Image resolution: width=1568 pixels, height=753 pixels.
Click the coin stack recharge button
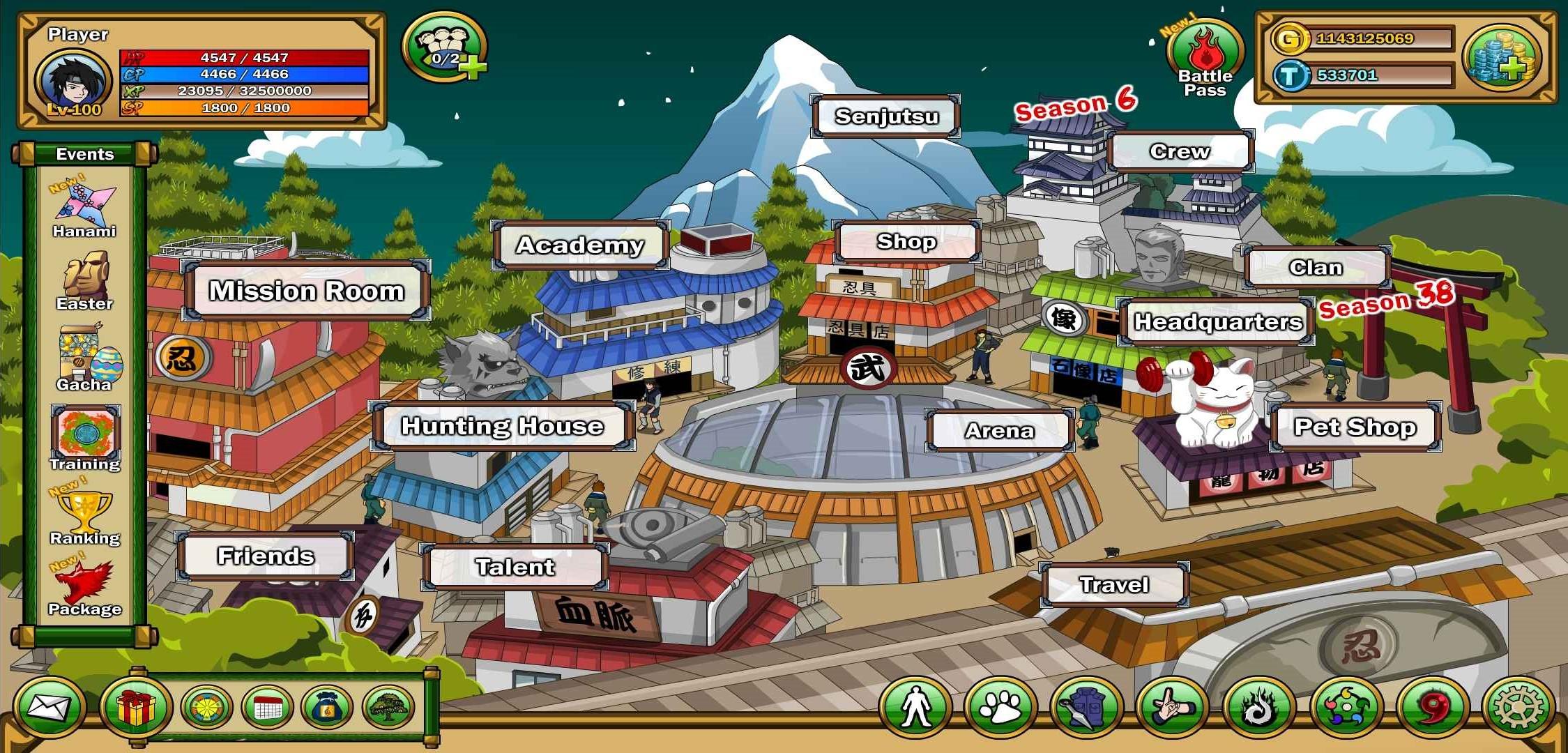[1502, 57]
